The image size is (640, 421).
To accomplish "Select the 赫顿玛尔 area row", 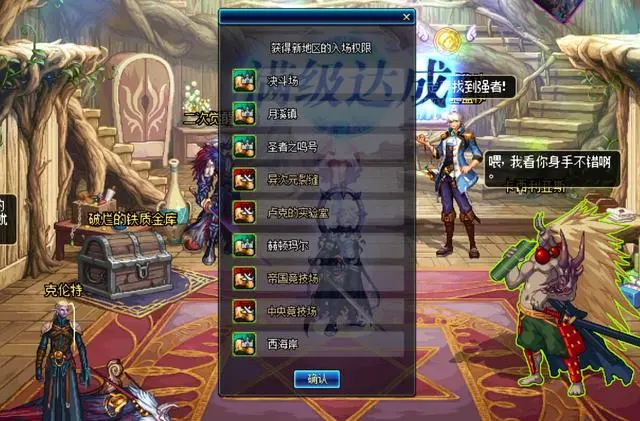I will pos(318,245).
